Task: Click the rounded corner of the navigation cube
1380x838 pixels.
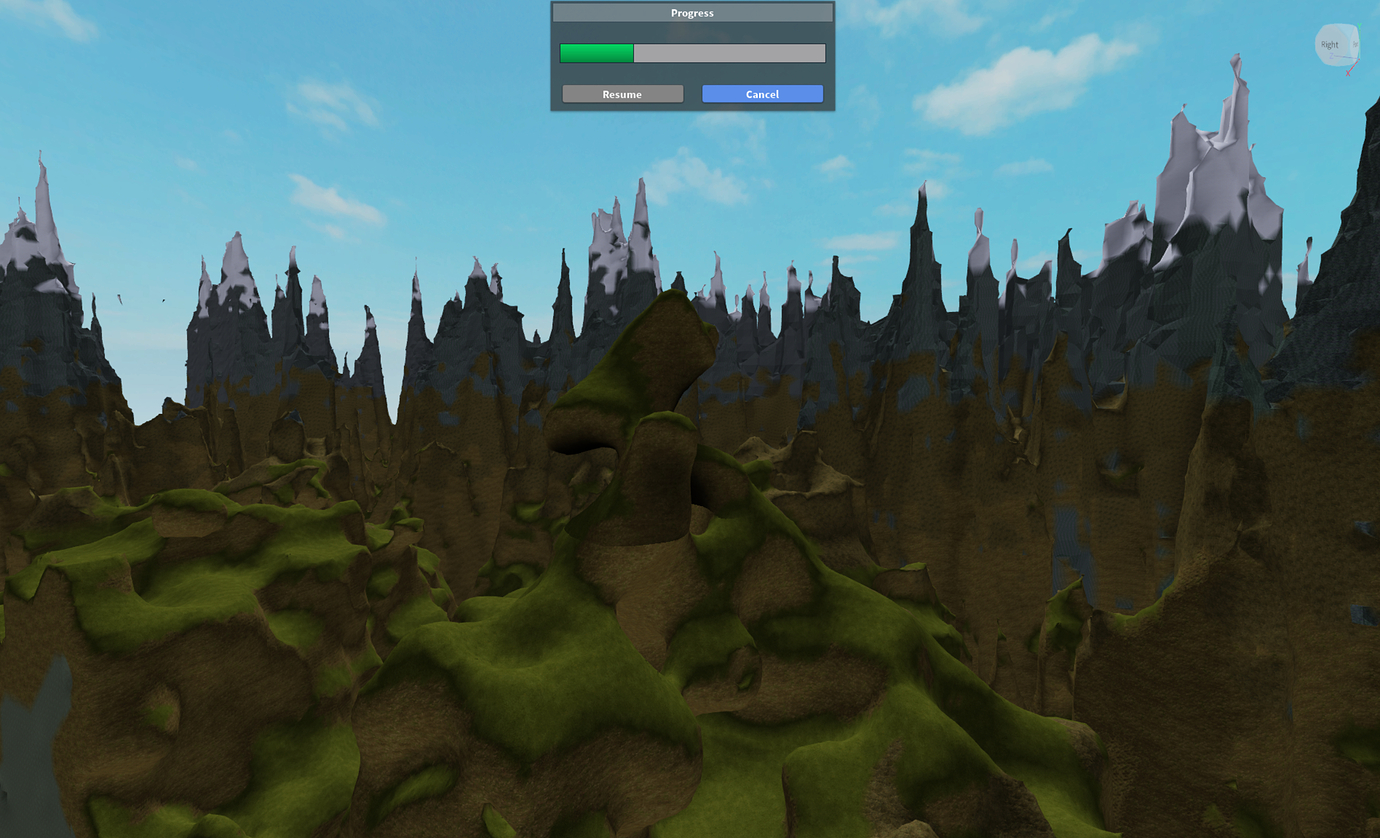Action: [1321, 28]
